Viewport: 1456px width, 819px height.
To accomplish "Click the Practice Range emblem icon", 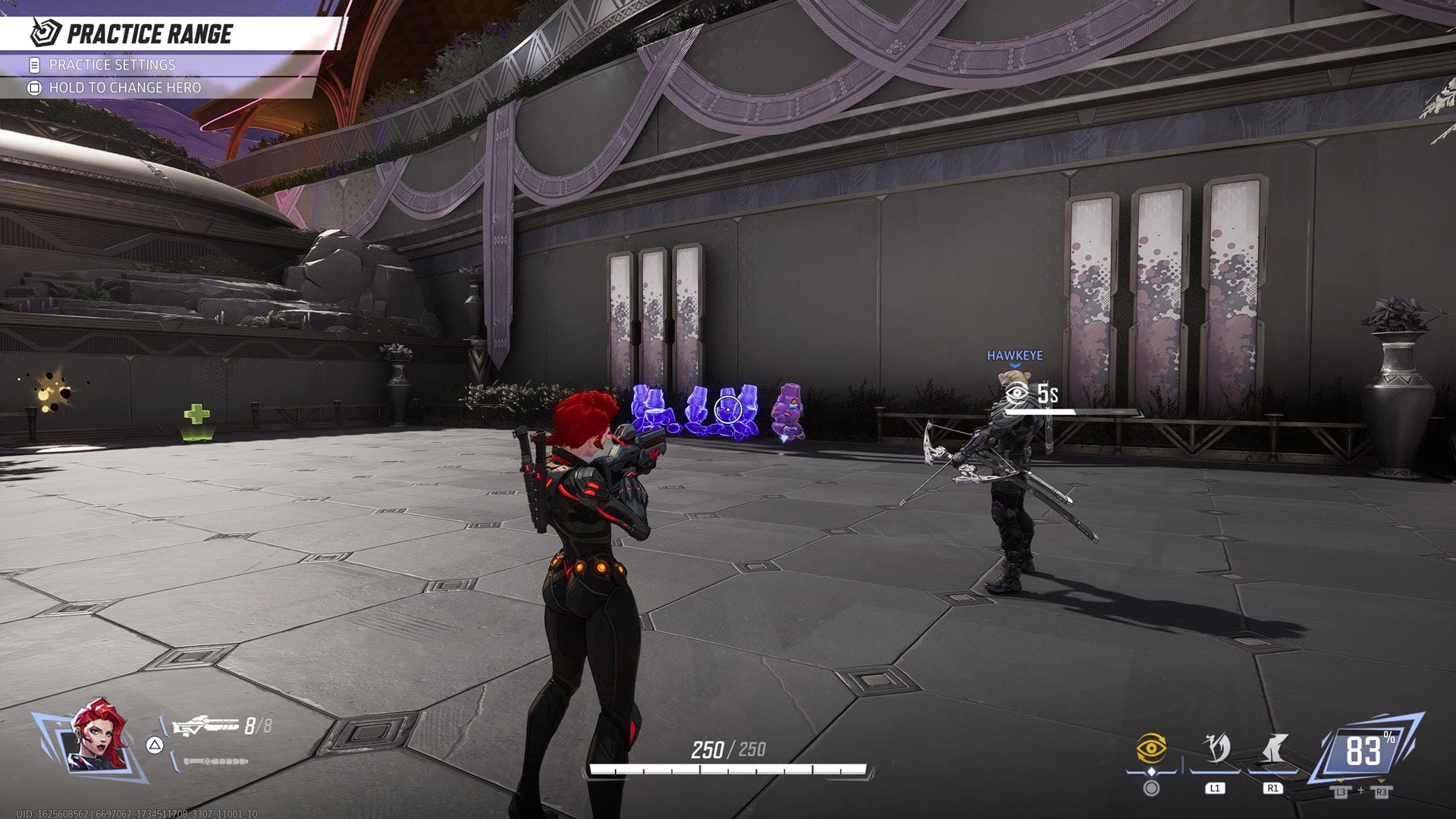I will tap(43, 32).
